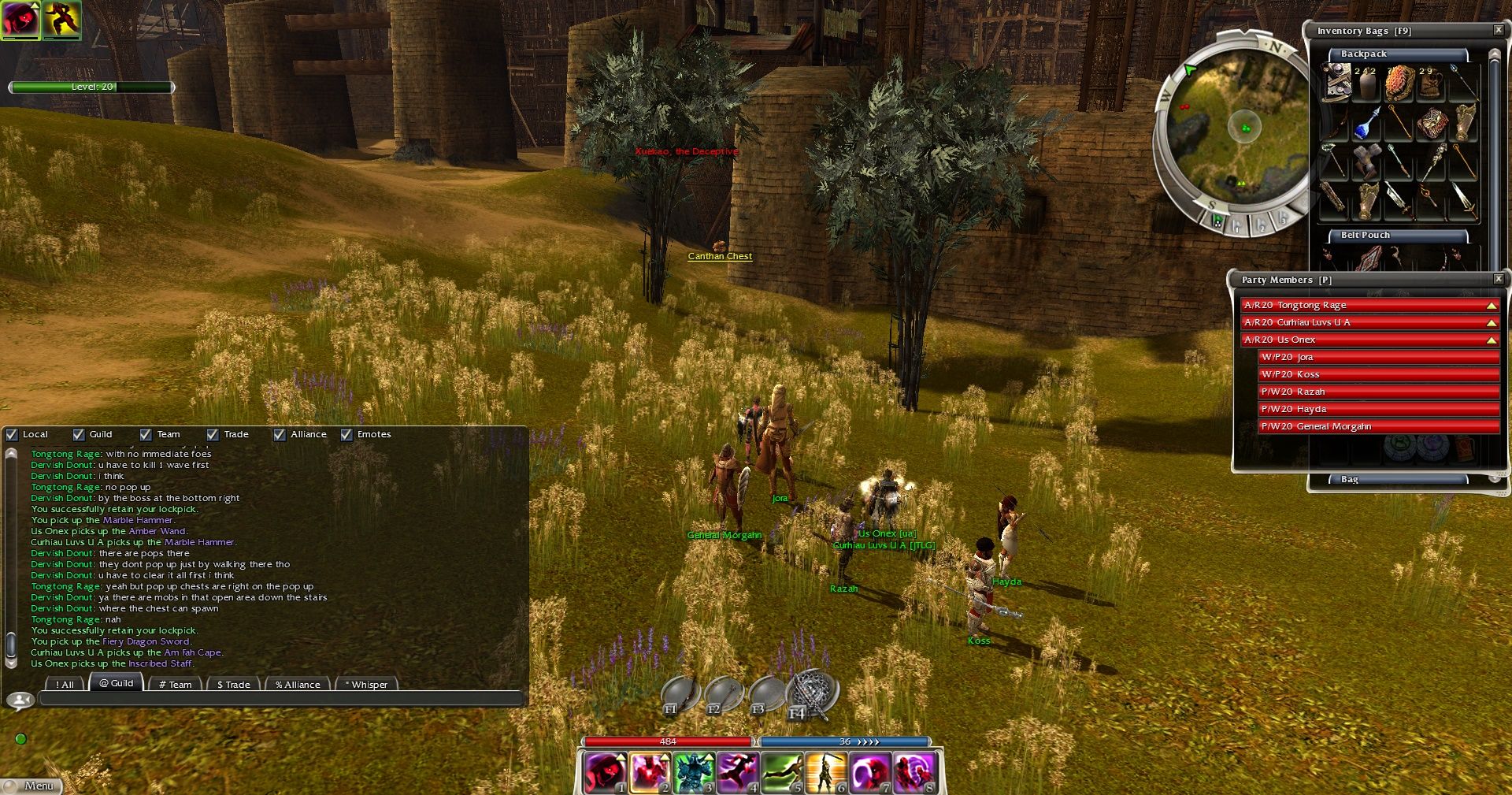Open the Menu button
This screenshot has width=1512, height=795.
click(31, 786)
